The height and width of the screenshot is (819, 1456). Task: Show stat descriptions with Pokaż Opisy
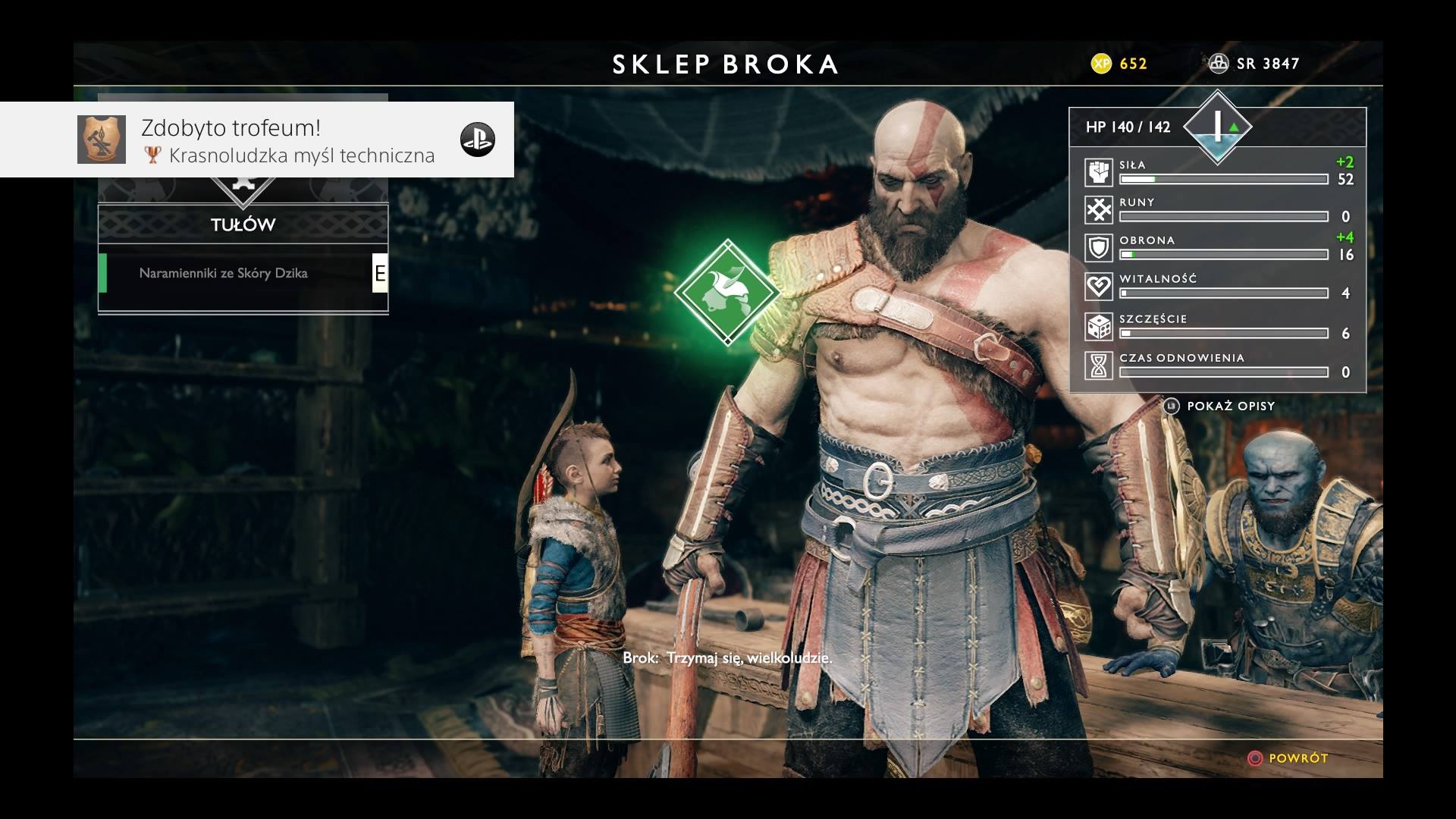coord(1221,406)
